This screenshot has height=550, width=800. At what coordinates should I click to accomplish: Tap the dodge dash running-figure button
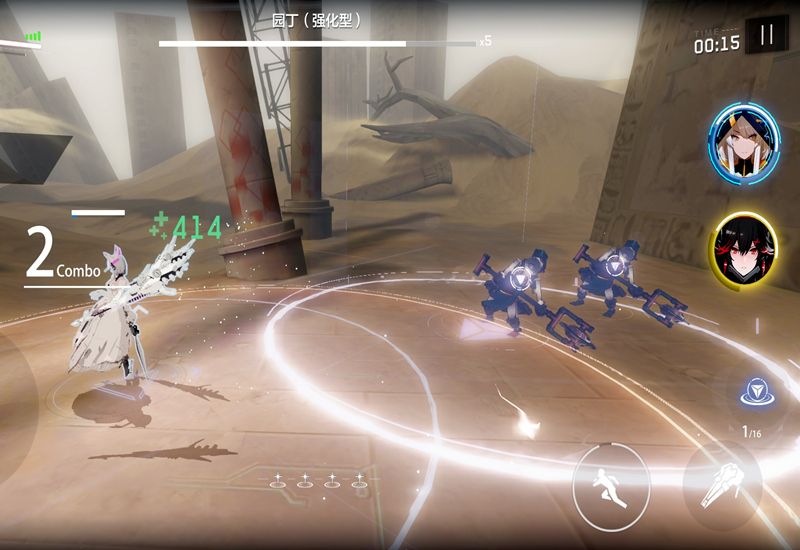point(610,486)
